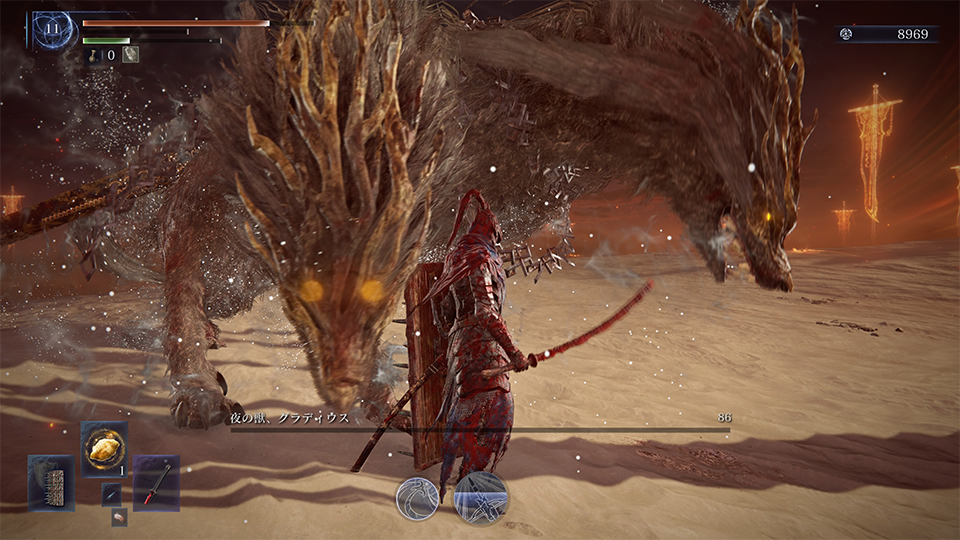Select the spiked shield left-hand slot
Screen dimensions: 960x540
(x=51, y=482)
